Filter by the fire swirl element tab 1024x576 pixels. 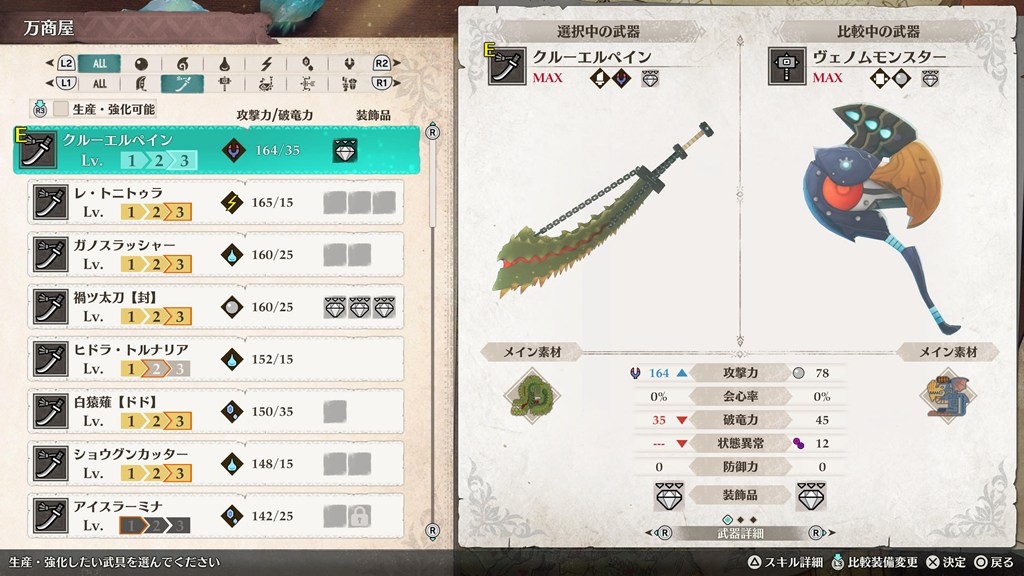pos(183,63)
